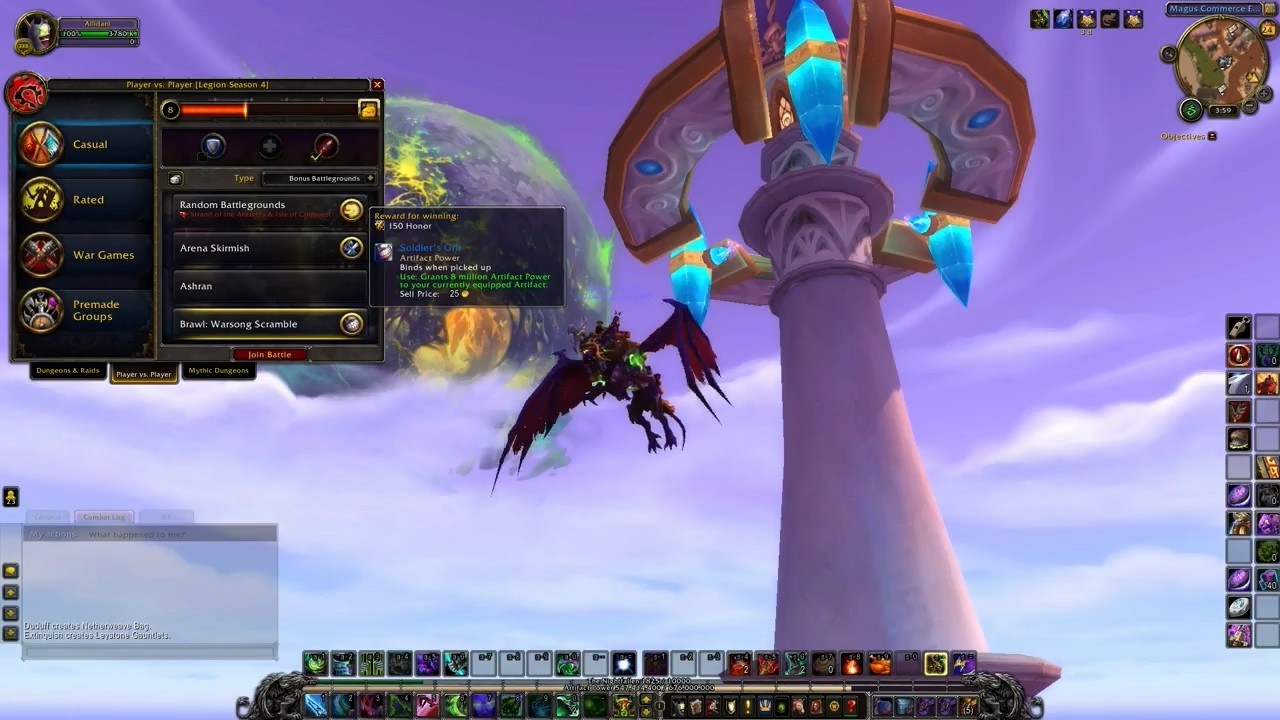
Task: Close the Player vs. Player window
Action: tap(377, 85)
